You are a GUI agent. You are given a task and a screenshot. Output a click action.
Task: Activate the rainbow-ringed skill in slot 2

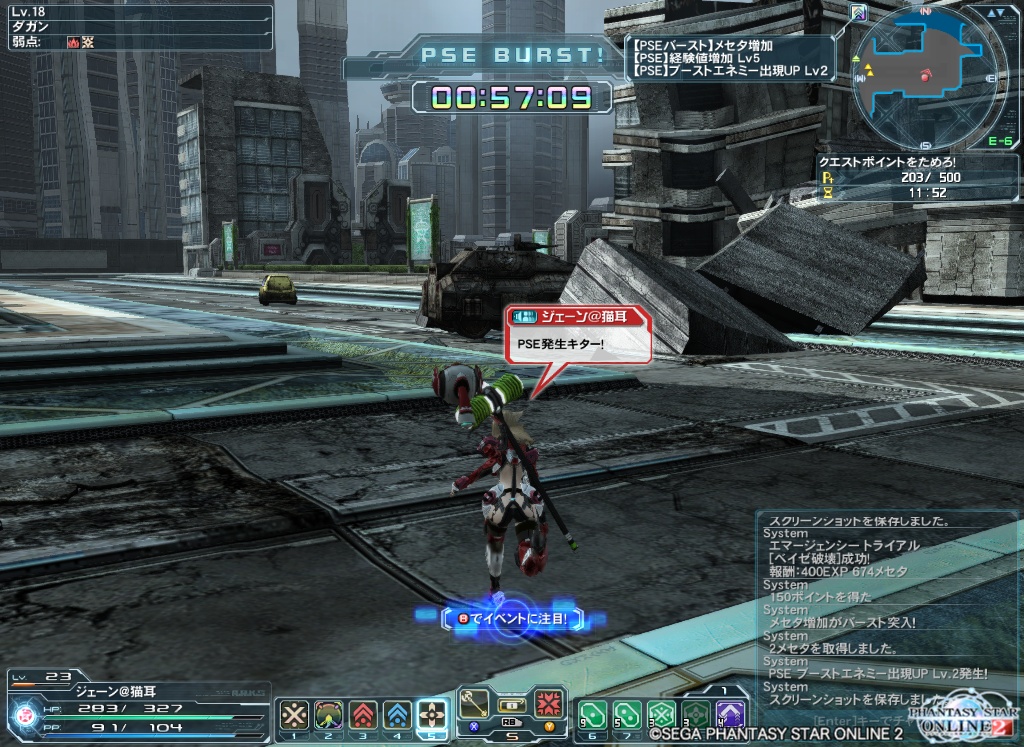tap(329, 714)
